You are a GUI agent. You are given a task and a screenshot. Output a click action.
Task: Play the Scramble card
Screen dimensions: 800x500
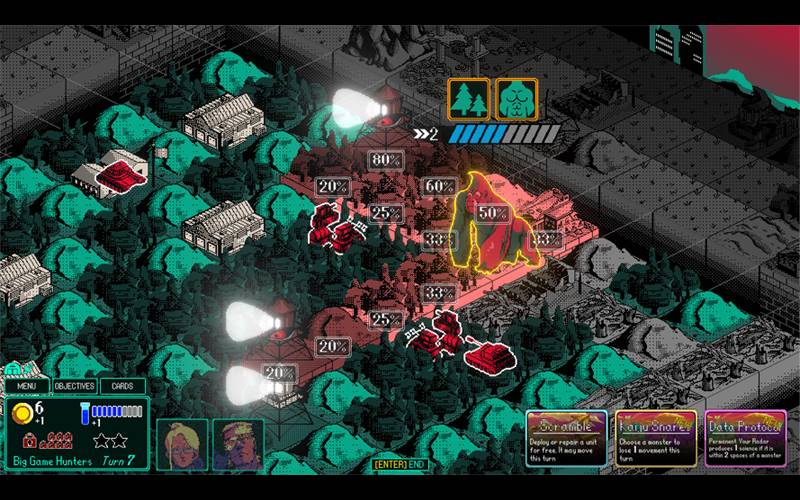[566, 439]
